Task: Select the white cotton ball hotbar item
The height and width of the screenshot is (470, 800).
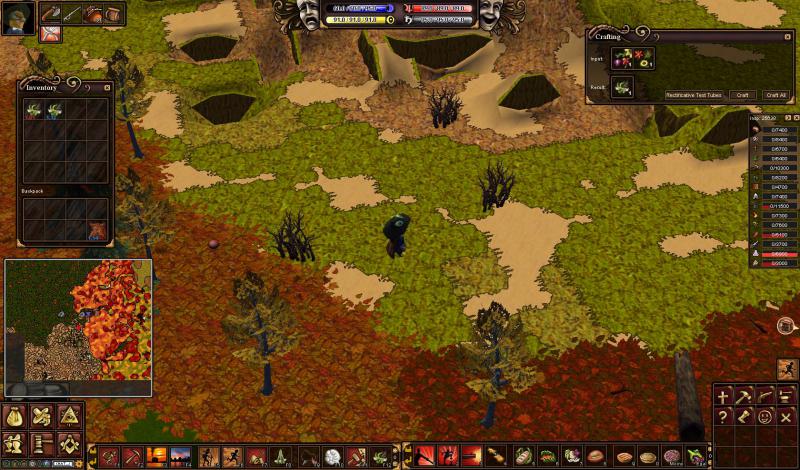Action: tap(331, 457)
